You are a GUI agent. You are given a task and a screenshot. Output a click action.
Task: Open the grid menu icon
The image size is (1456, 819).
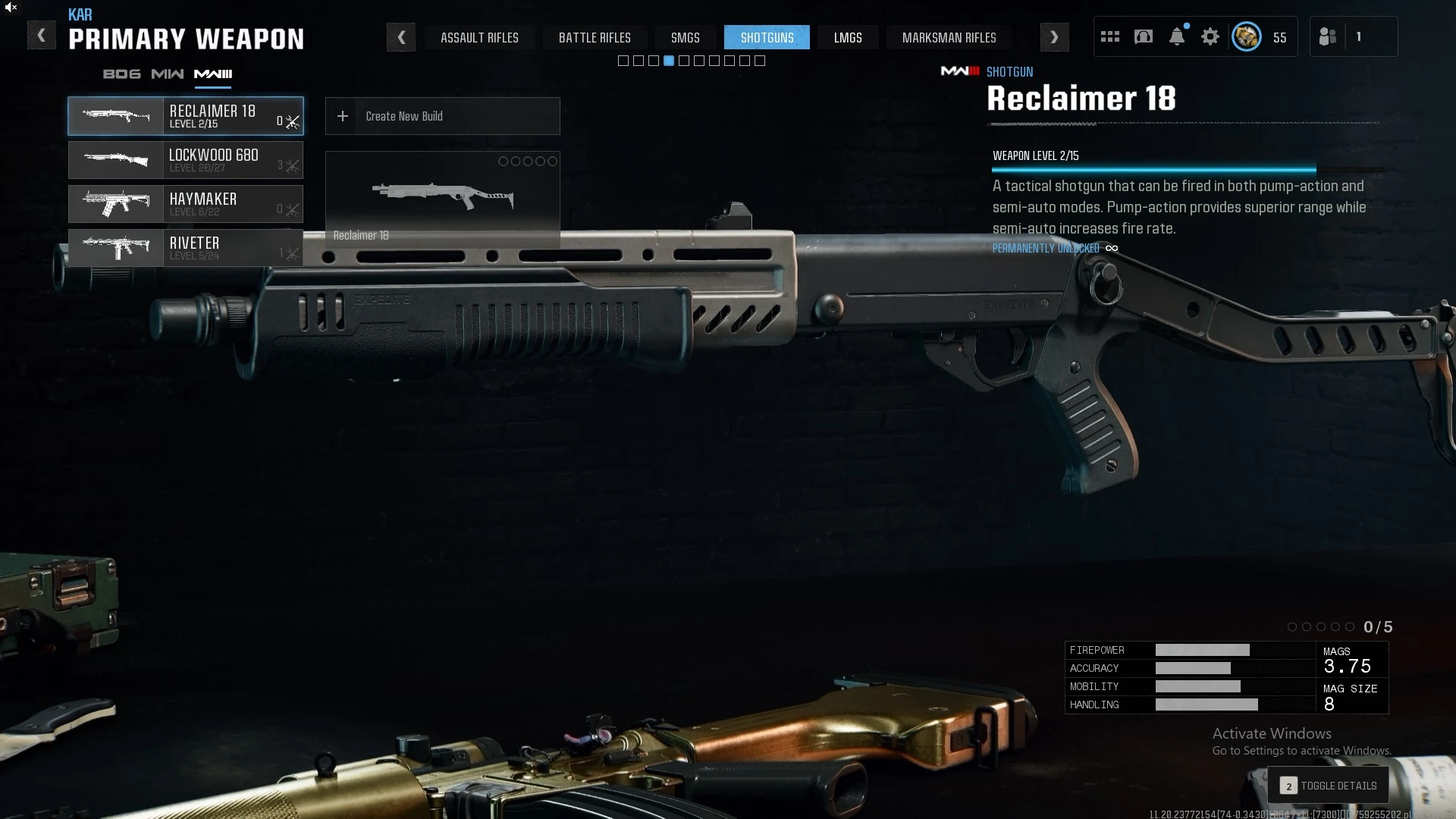point(1110,36)
